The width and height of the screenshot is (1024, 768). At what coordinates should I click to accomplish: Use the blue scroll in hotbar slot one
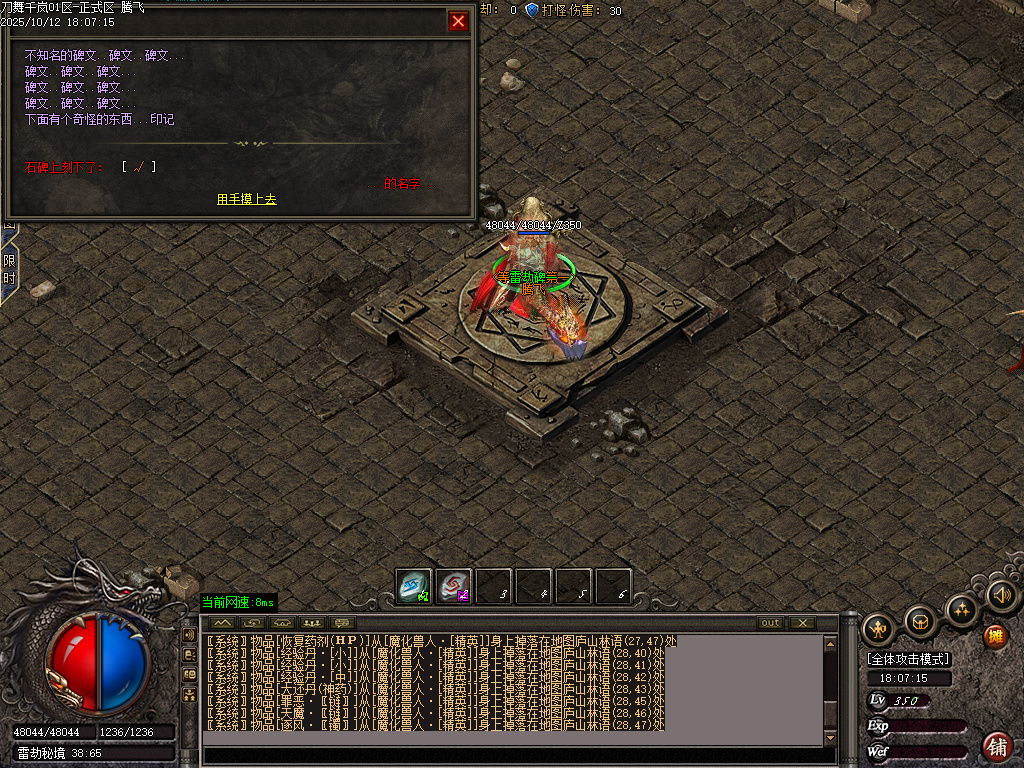click(x=414, y=586)
